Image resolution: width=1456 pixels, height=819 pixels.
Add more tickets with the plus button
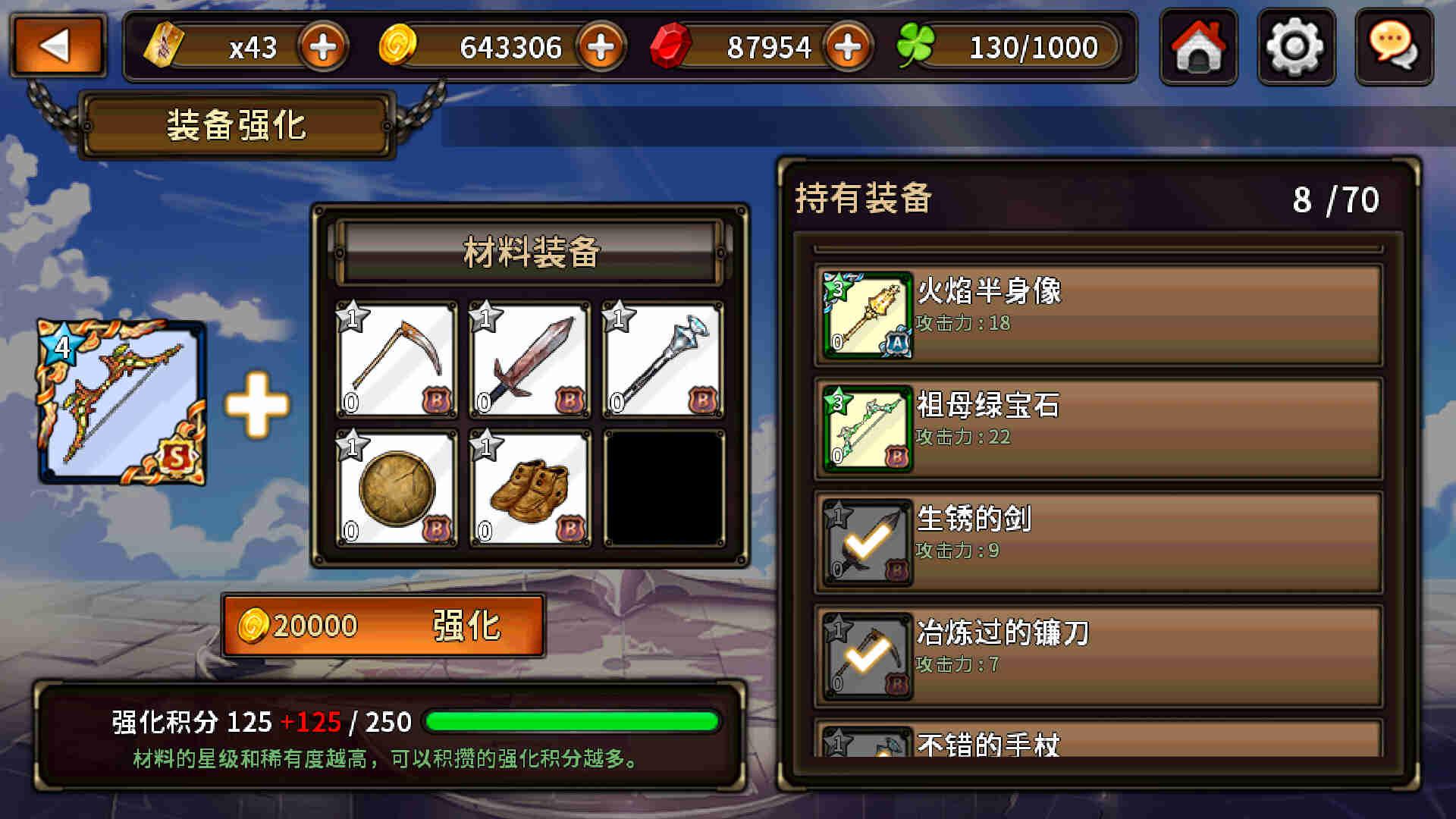[x=323, y=48]
